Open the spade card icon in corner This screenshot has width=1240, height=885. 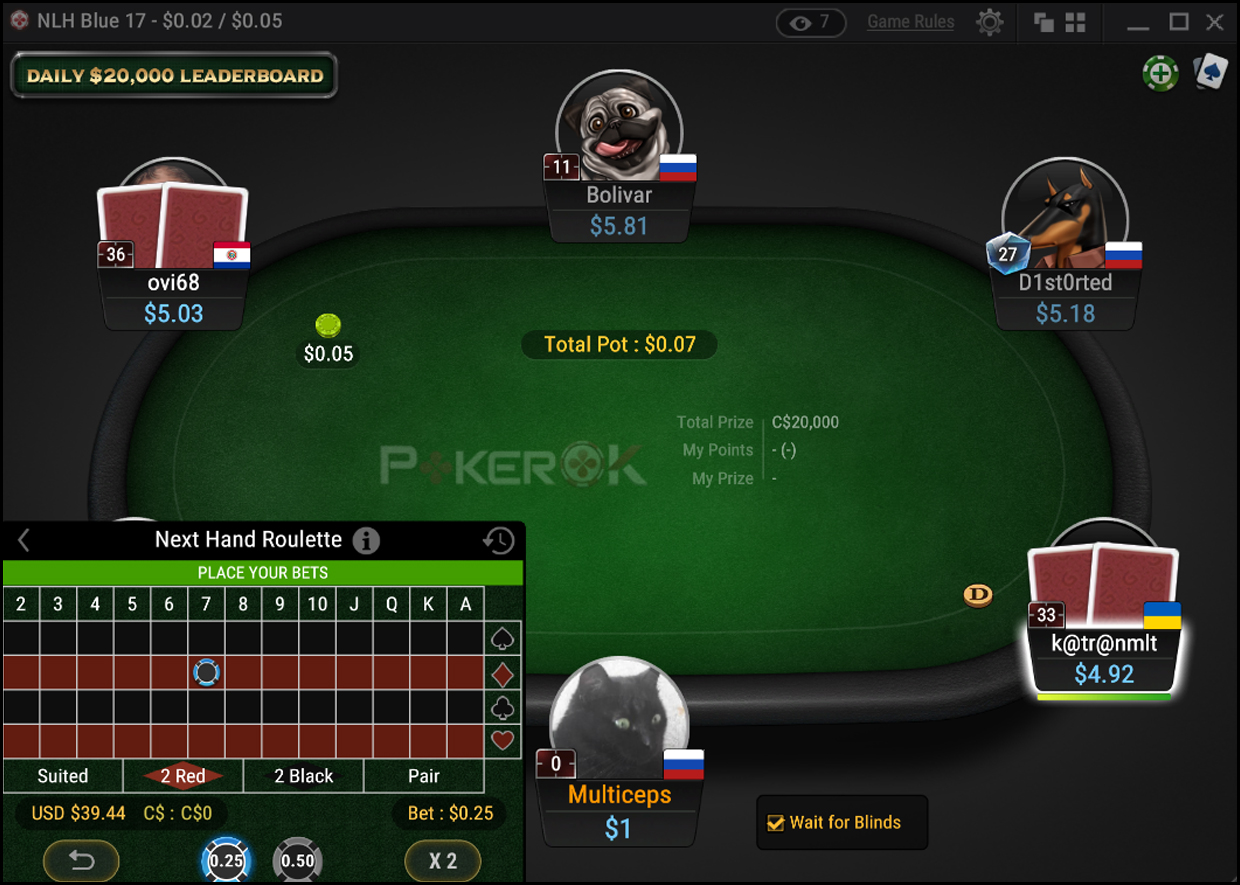[1210, 72]
